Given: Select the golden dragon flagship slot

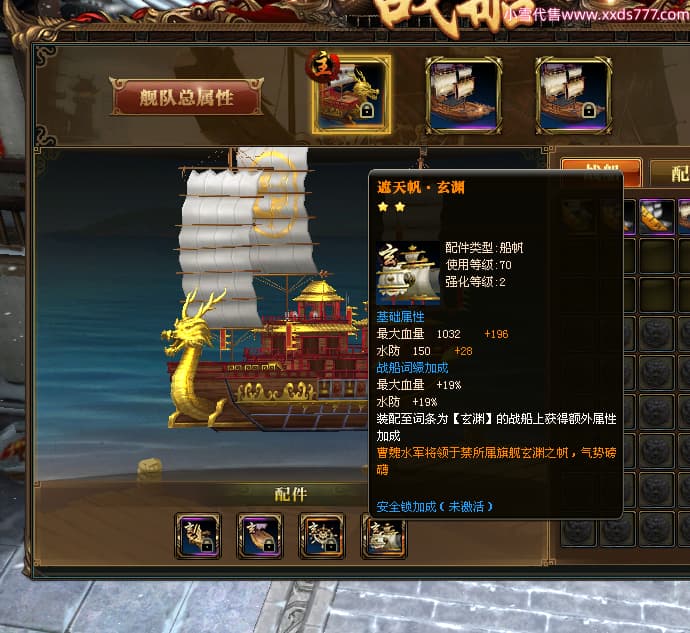Looking at the screenshot, I should click(351, 94).
